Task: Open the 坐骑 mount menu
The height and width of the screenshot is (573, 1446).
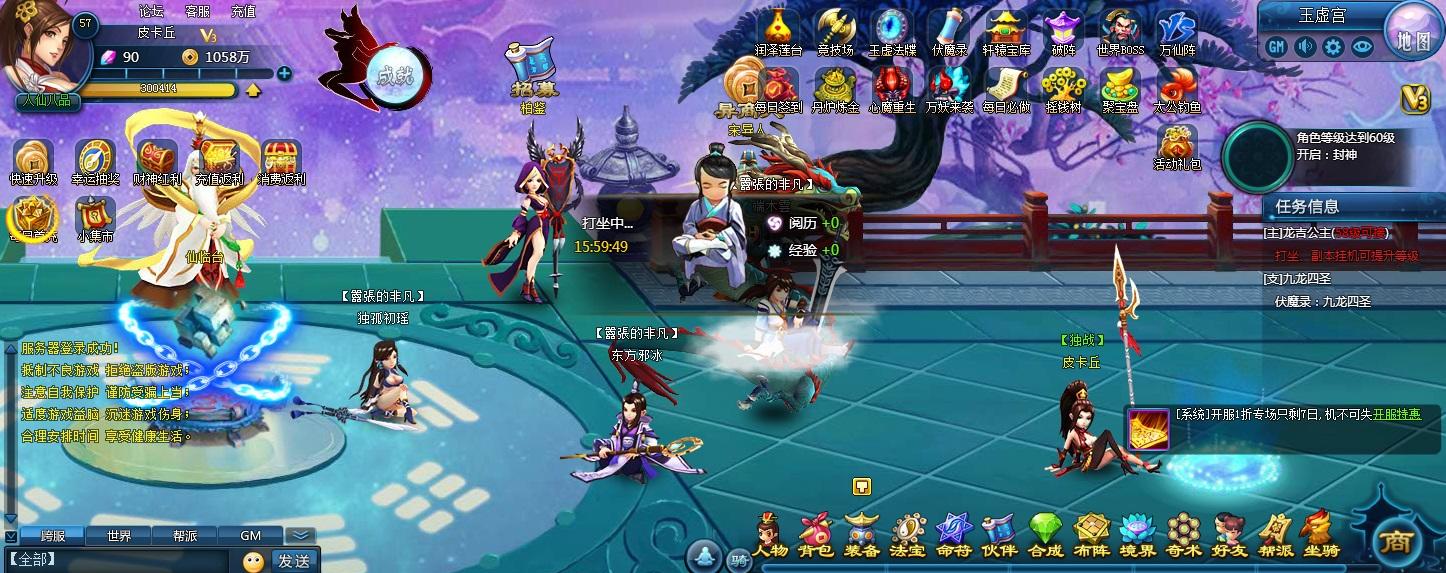Action: point(1320,535)
